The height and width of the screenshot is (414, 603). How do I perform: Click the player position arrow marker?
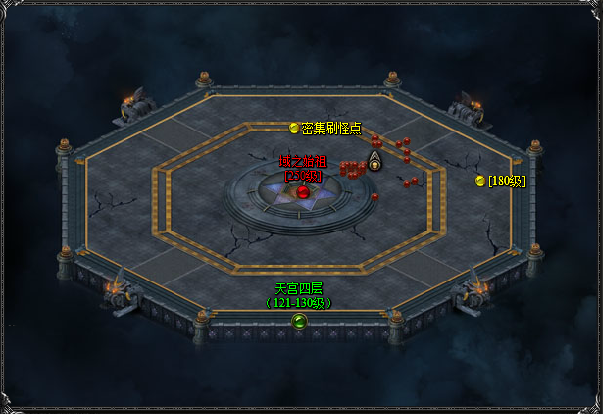click(x=375, y=161)
